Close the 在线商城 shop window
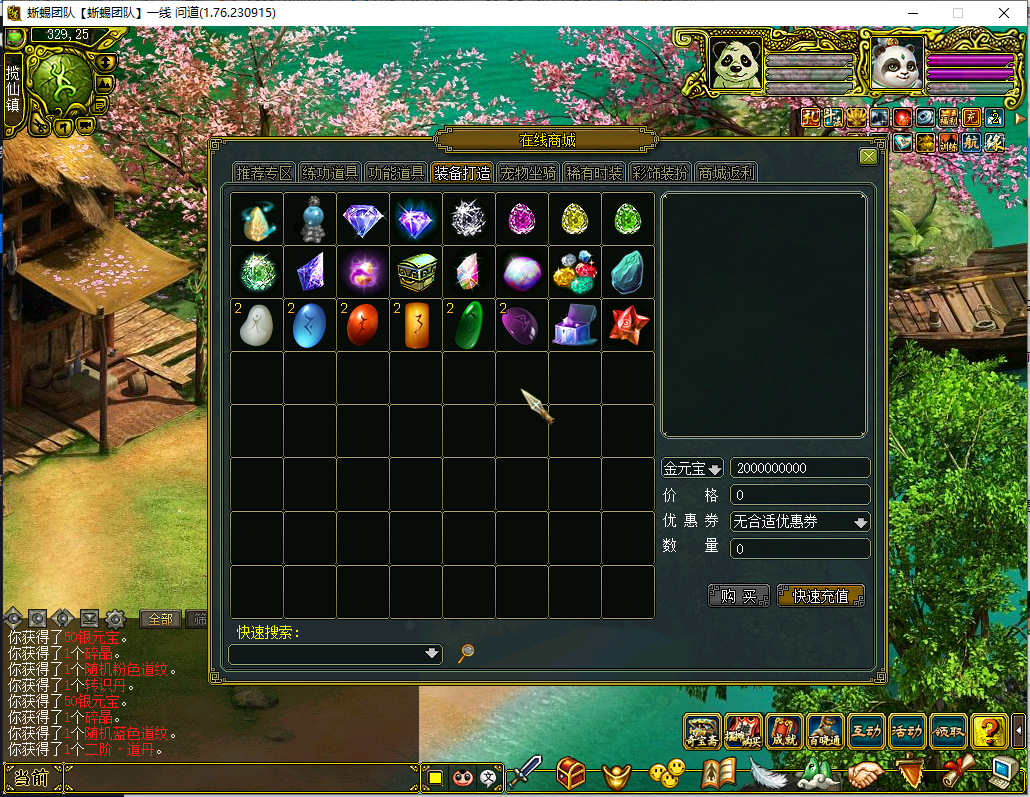The height and width of the screenshot is (797, 1030). tap(868, 156)
